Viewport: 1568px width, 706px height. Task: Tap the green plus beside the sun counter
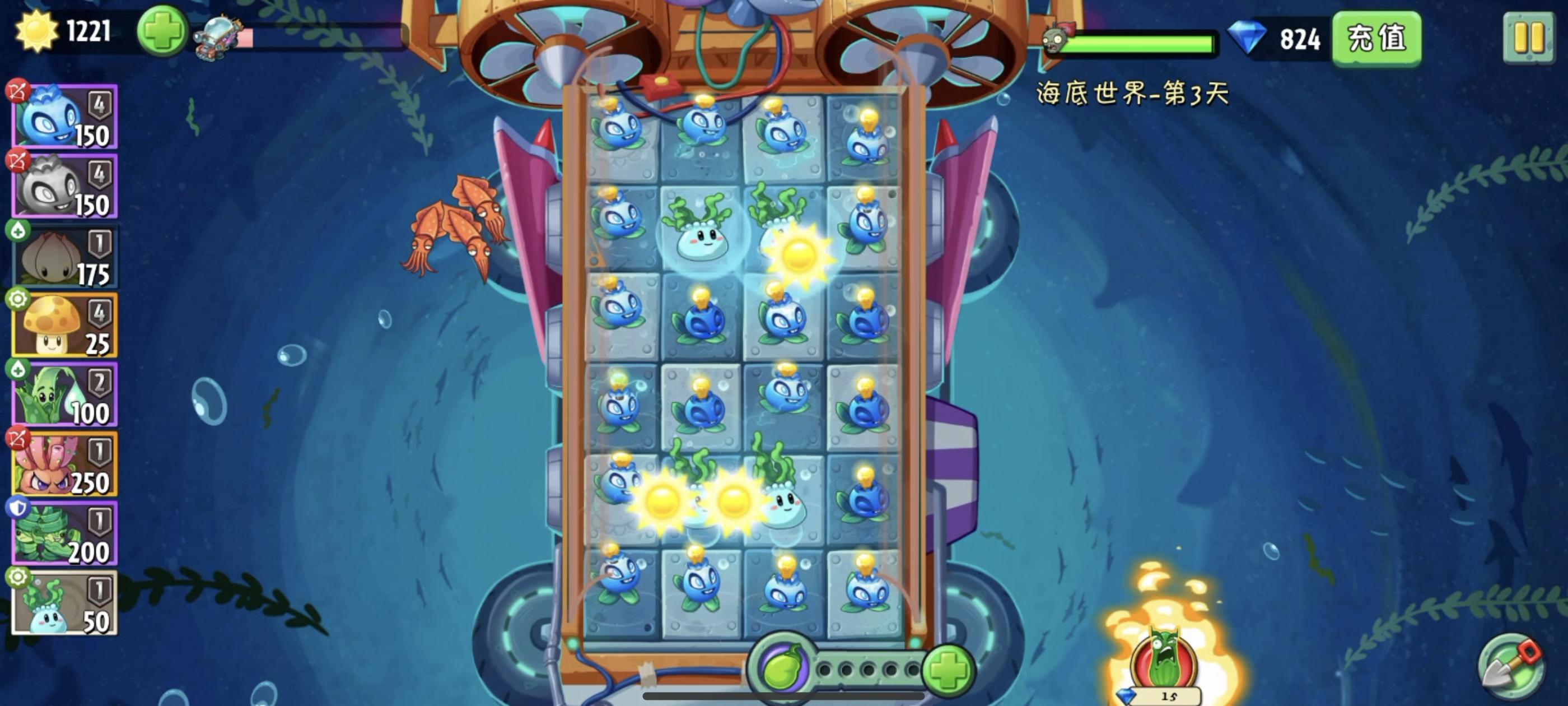pos(161,34)
